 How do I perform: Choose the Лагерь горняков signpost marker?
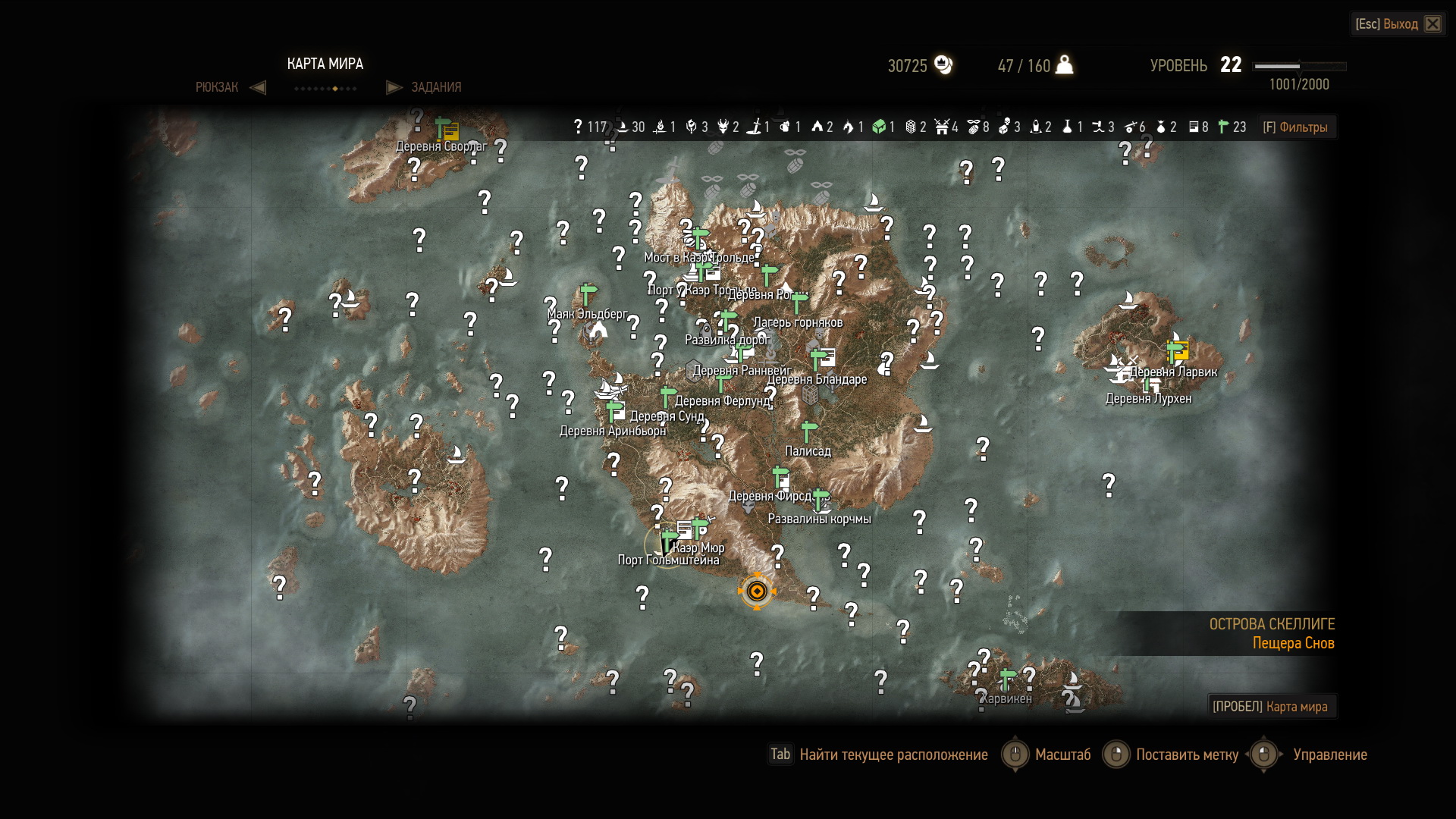(x=798, y=302)
